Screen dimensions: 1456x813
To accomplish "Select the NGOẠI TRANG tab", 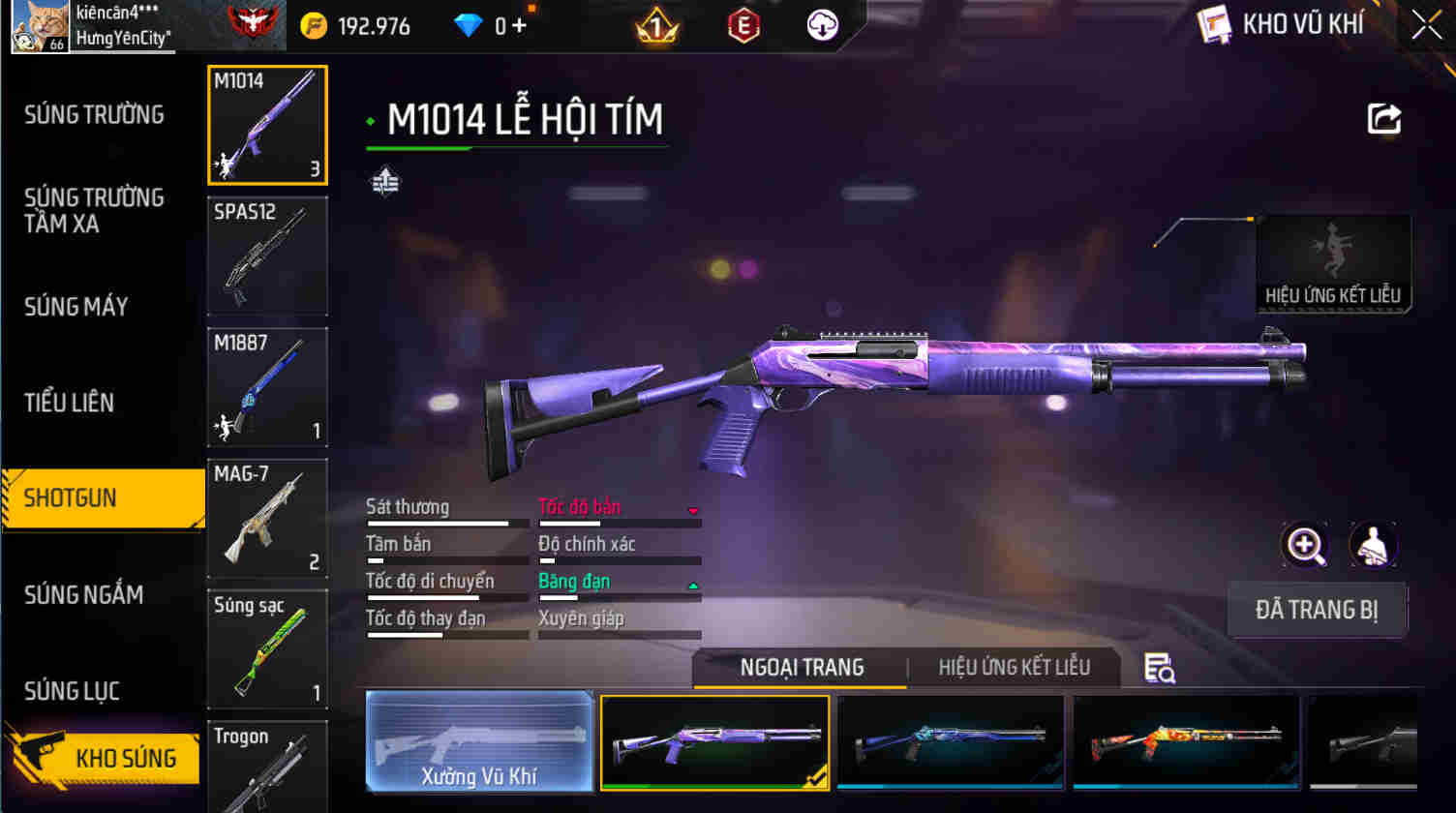I will tap(800, 667).
